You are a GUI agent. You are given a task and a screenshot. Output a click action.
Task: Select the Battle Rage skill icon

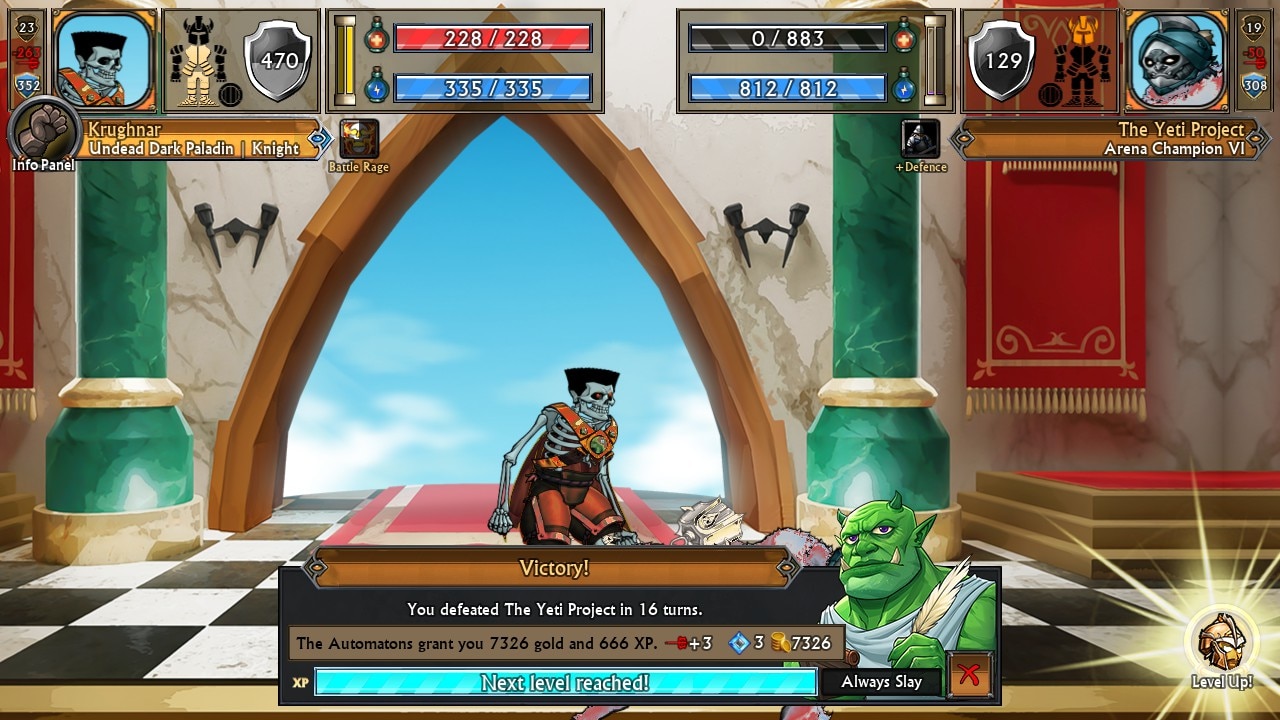pos(359,139)
